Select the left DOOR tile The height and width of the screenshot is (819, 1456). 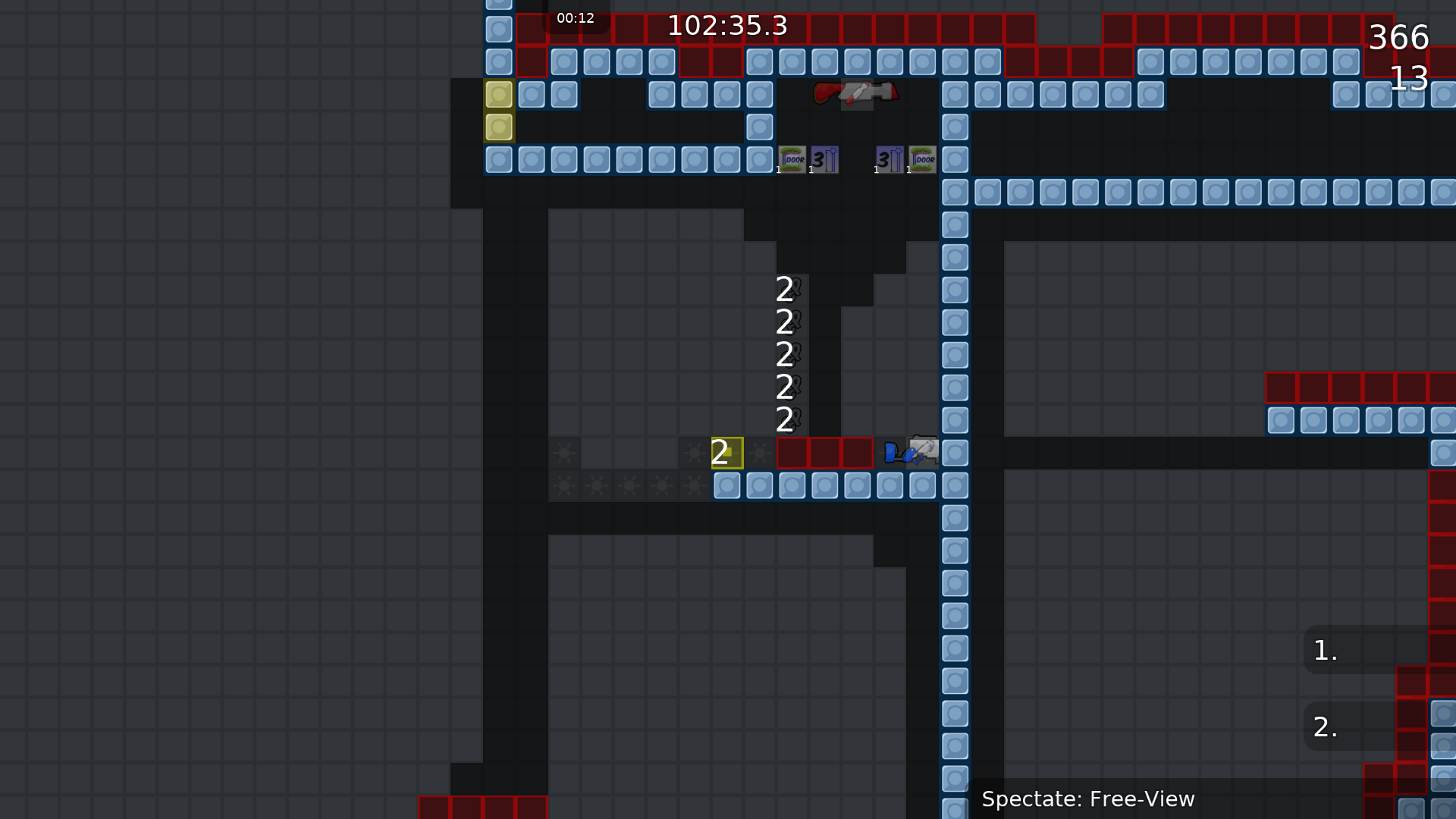[792, 159]
